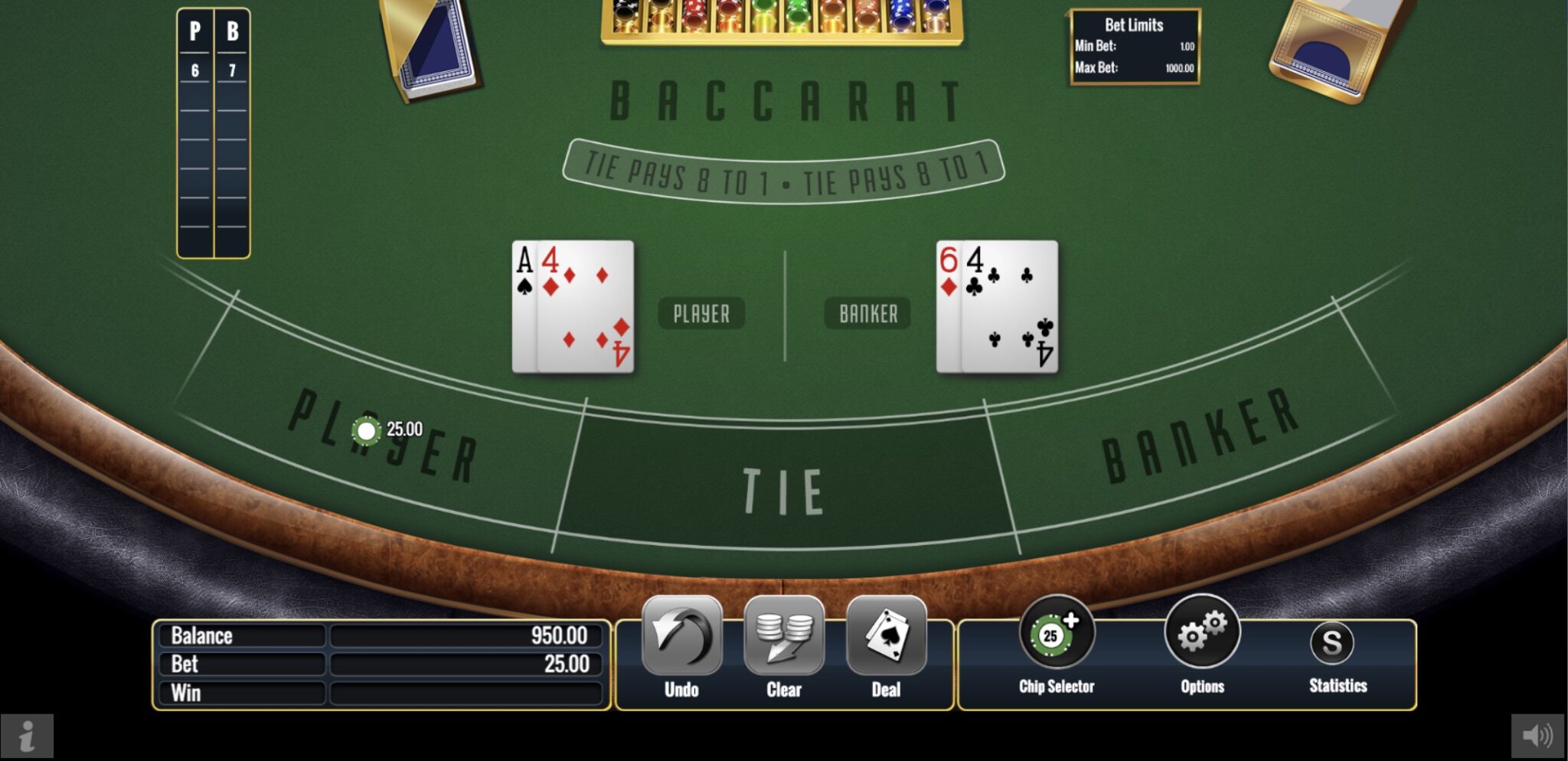Click the card shoe in the corner
Screen dimensions: 1568x761
pos(429,50)
